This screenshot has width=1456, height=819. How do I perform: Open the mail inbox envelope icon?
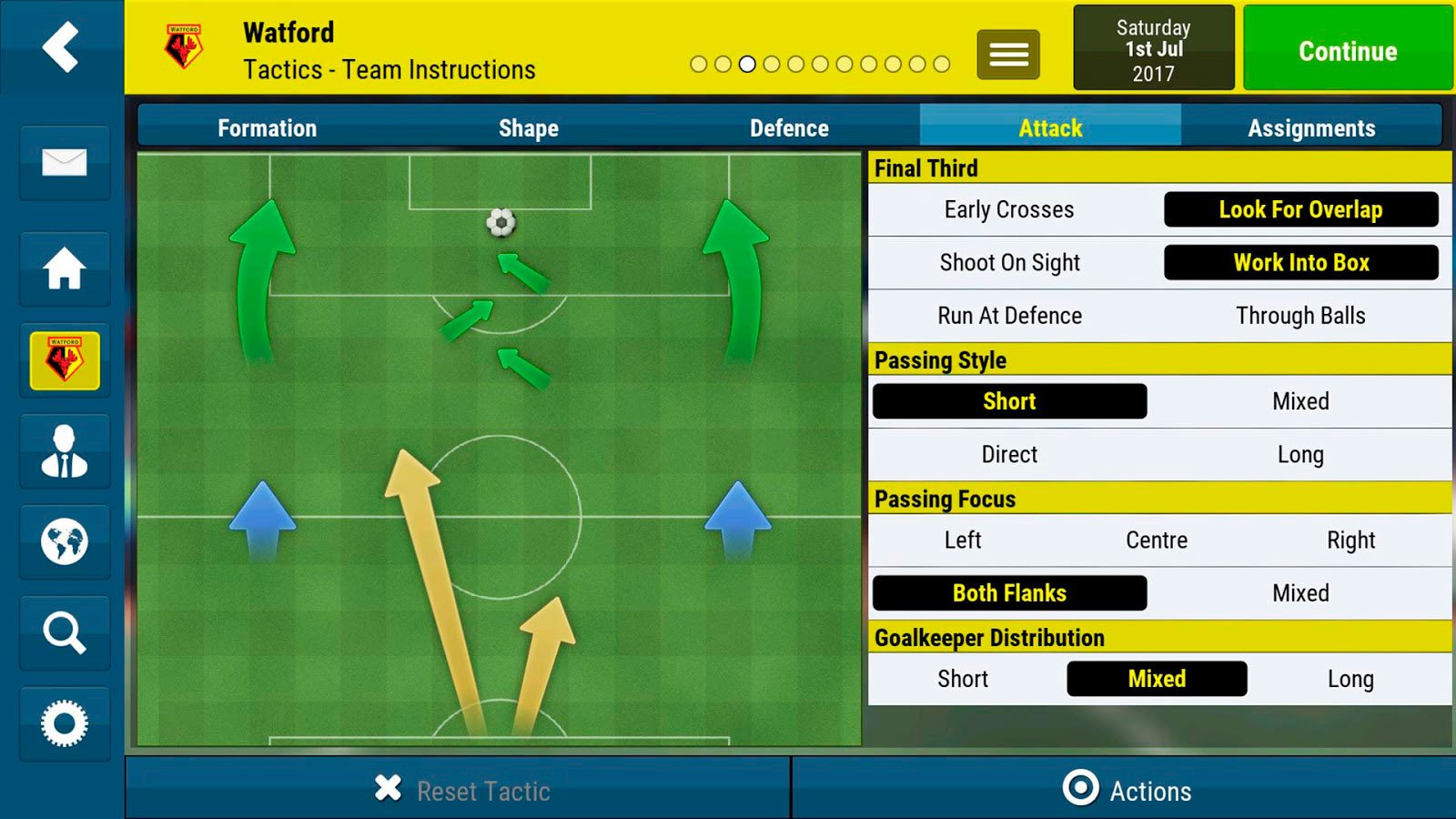click(64, 163)
